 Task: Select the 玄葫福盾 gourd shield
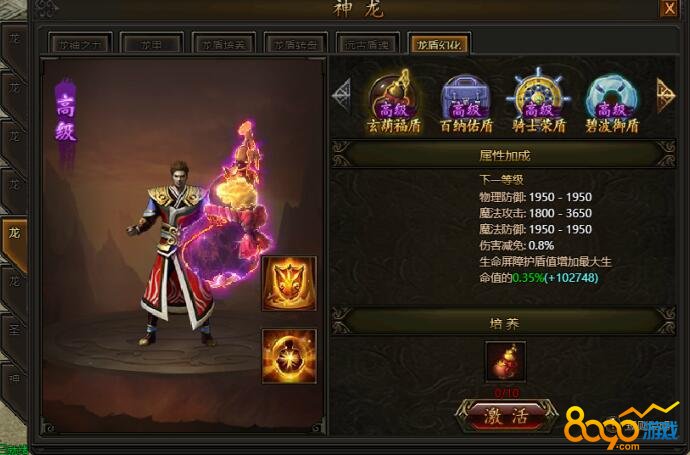(x=392, y=95)
